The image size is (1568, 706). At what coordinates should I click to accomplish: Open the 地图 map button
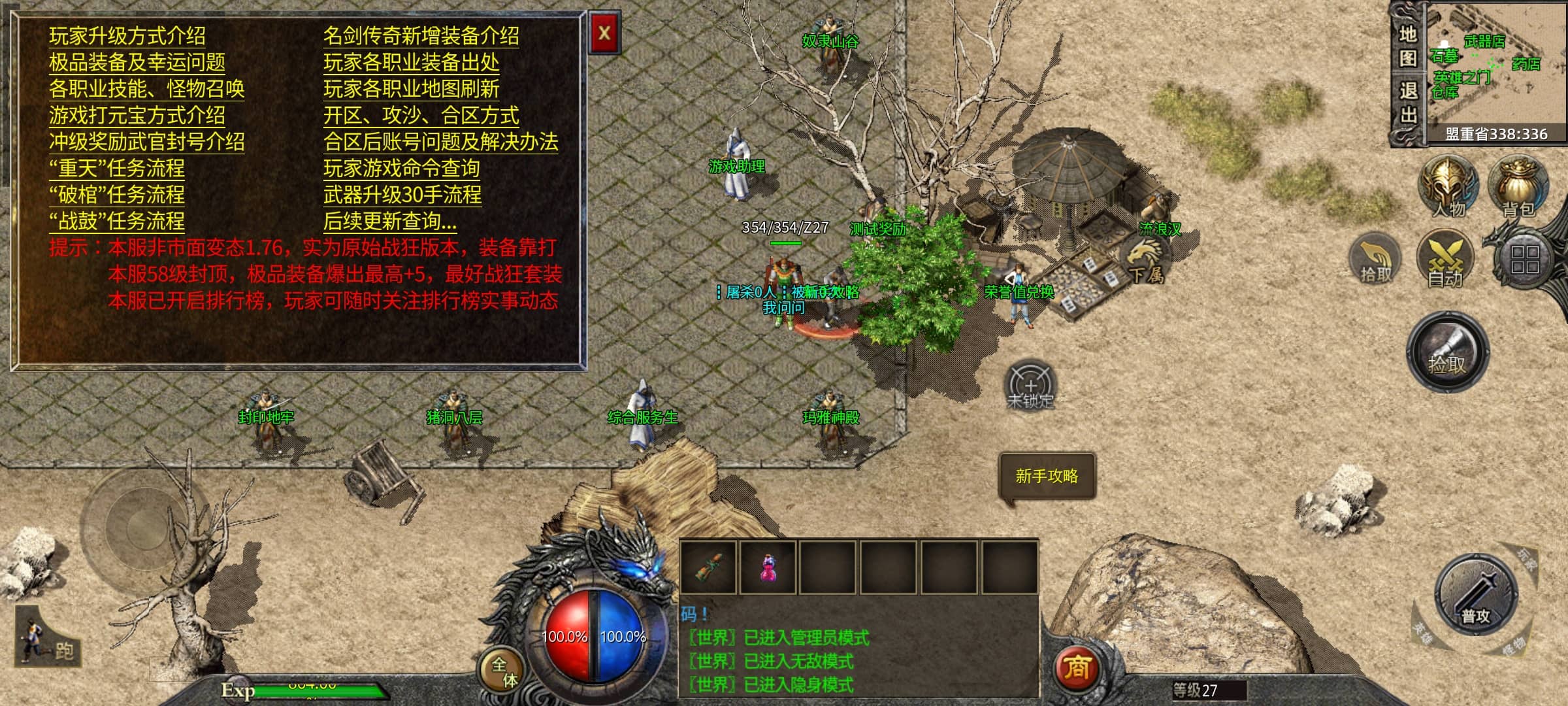click(x=1407, y=46)
